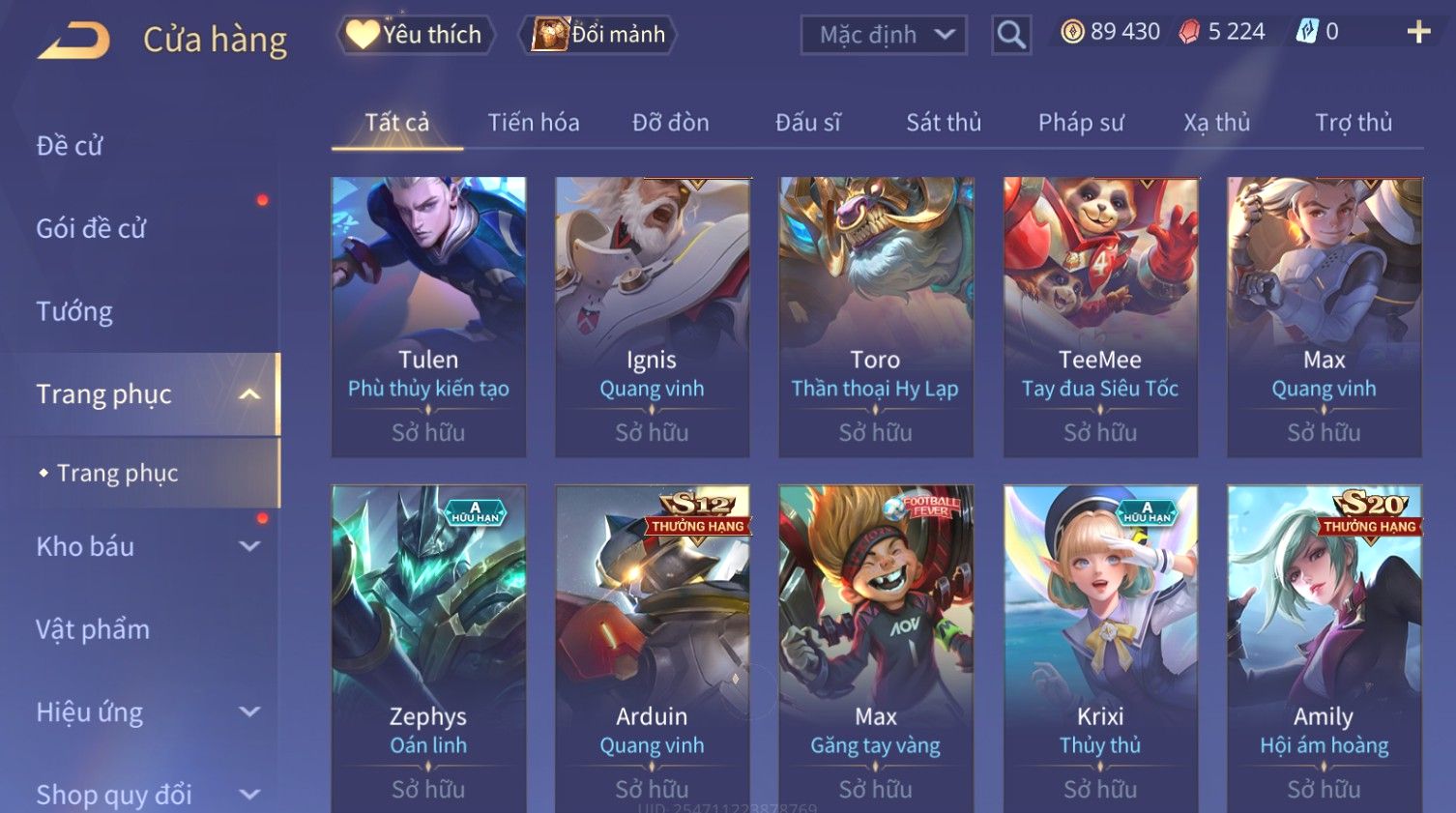Go to the Tướng shop section
Viewport: 1456px width, 813px height.
(x=74, y=311)
